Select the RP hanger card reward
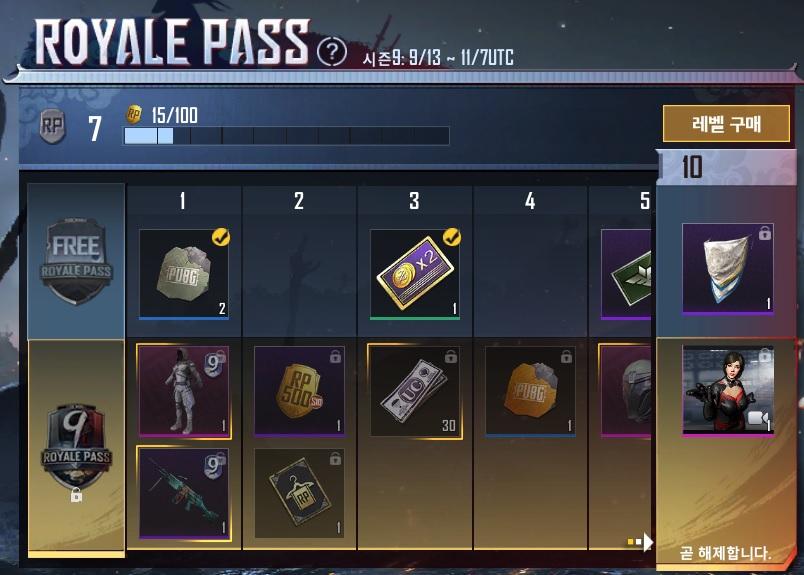The width and height of the screenshot is (804, 575). (299, 492)
